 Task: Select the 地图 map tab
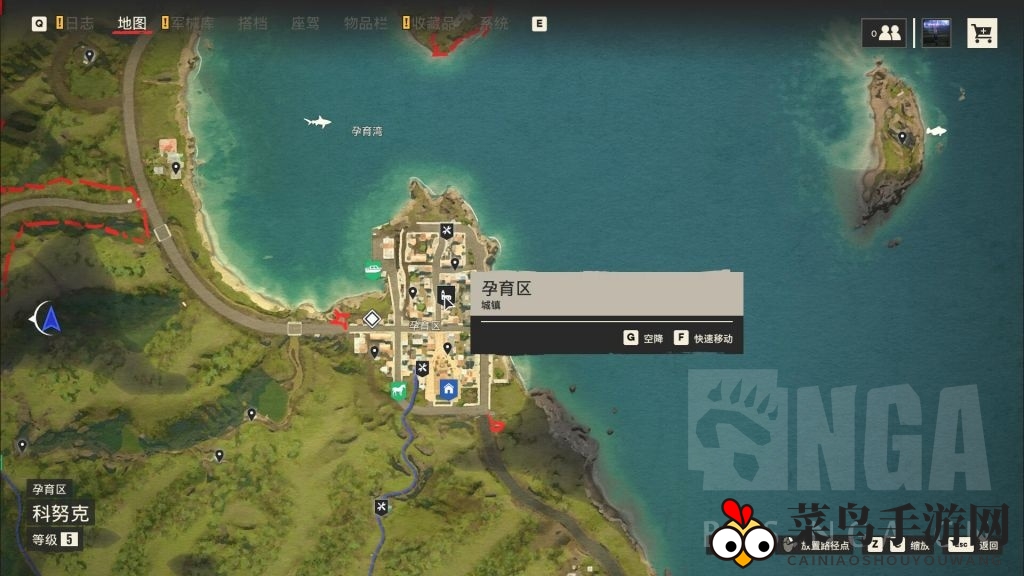pos(132,23)
